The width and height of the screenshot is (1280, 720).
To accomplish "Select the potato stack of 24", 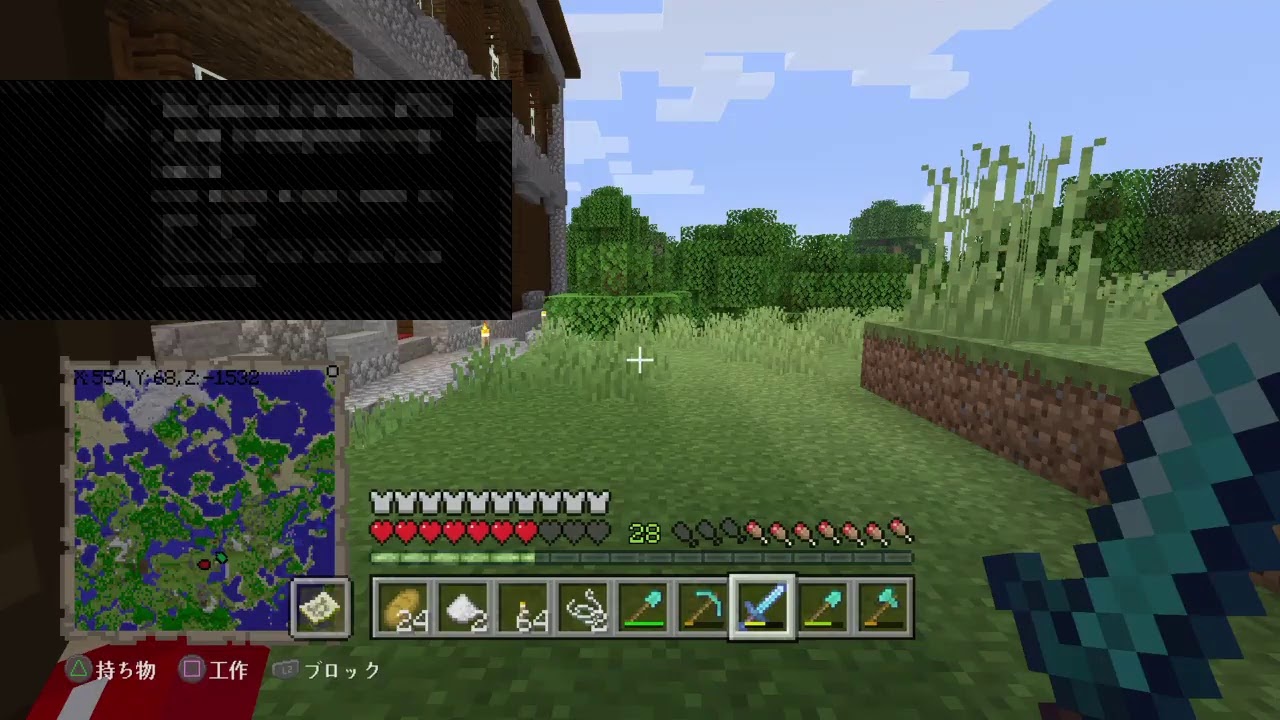I will [404, 607].
